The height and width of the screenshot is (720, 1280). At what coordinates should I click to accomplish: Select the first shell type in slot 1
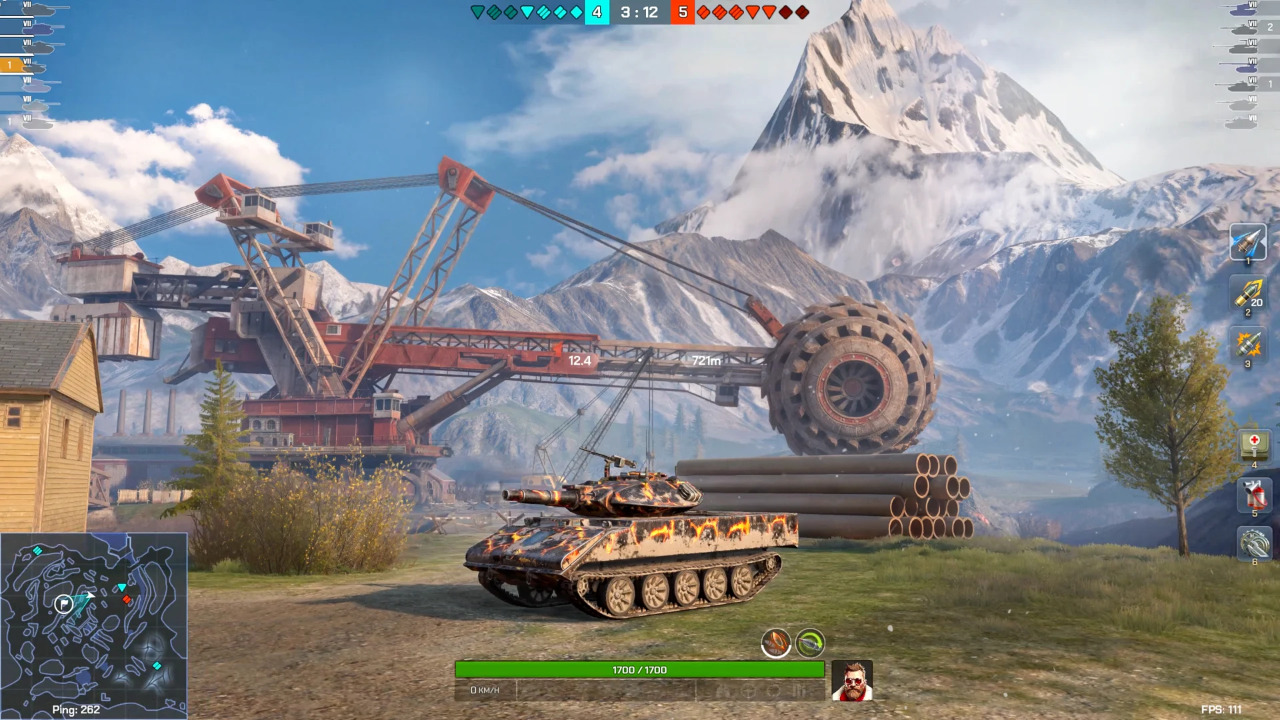[x=1248, y=242]
